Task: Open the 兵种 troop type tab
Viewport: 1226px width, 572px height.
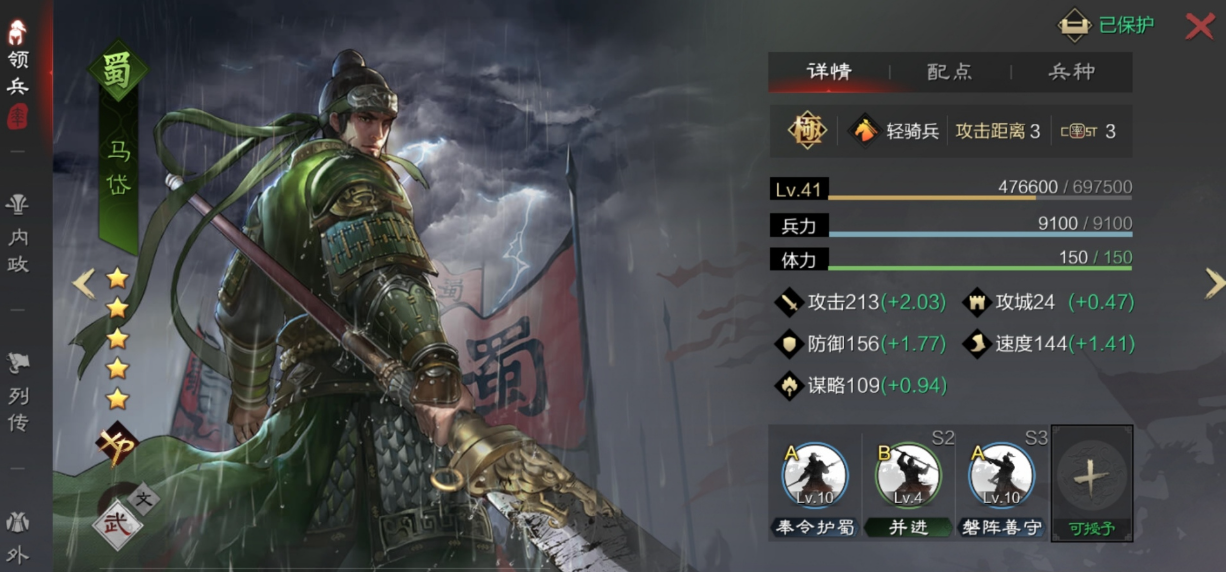Action: pyautogui.click(x=1071, y=72)
